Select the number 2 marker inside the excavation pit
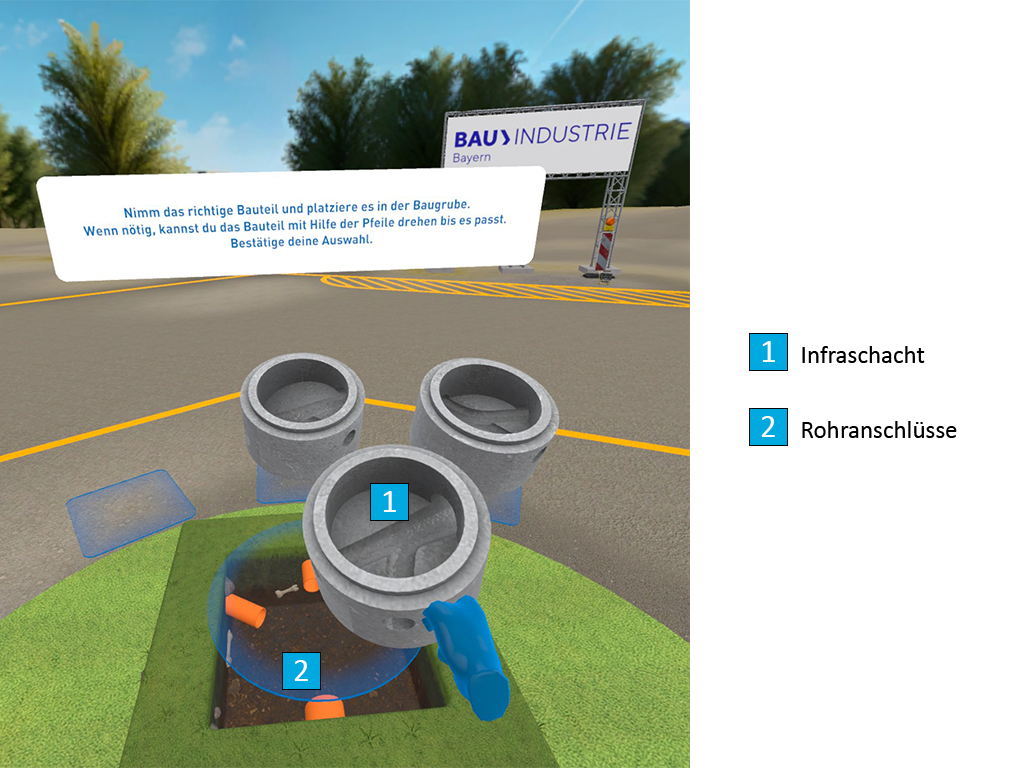Image resolution: width=1024 pixels, height=768 pixels. (x=301, y=670)
